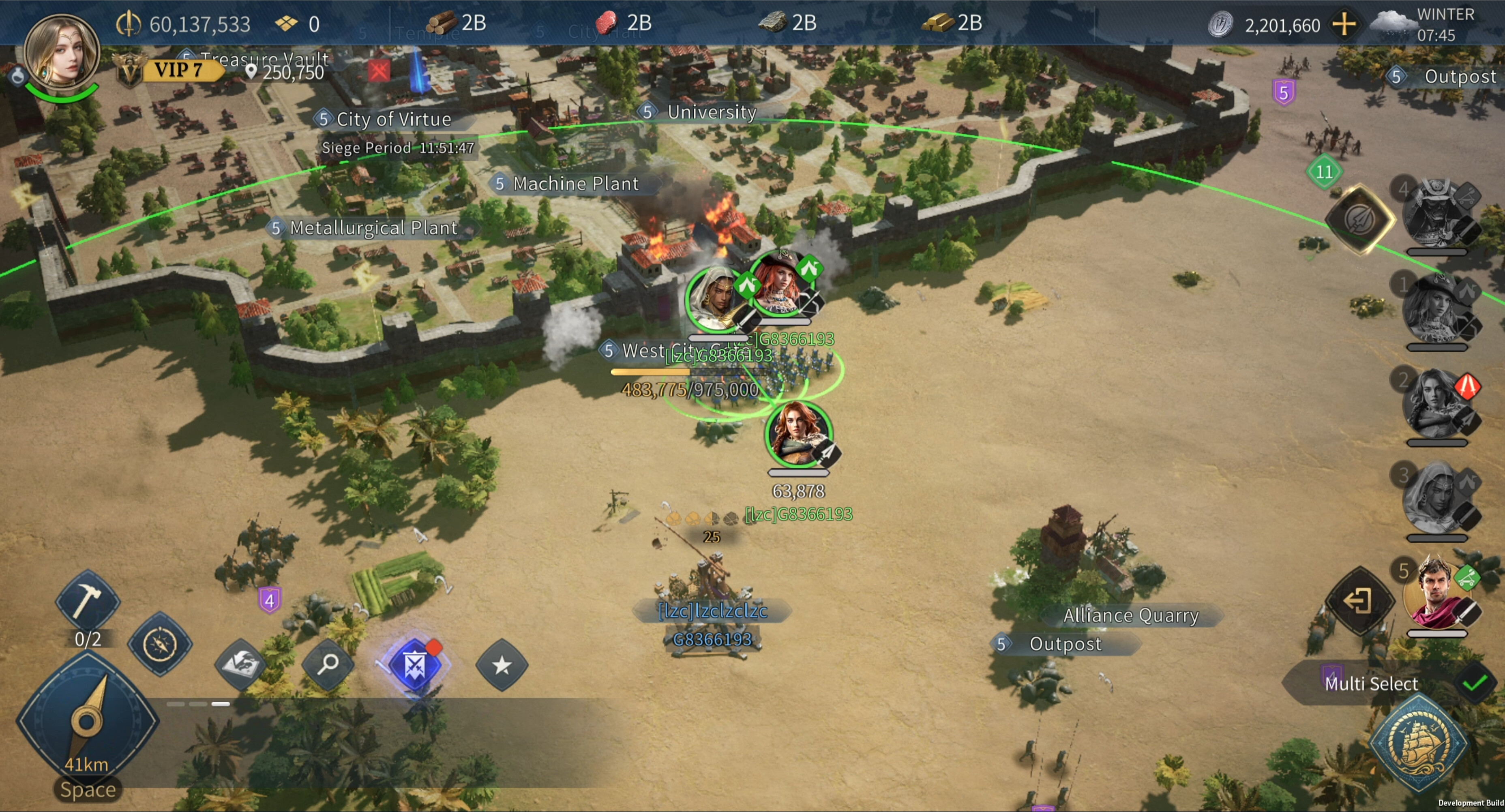Open the large compass world map button
The height and width of the screenshot is (812, 1505).
(87, 720)
